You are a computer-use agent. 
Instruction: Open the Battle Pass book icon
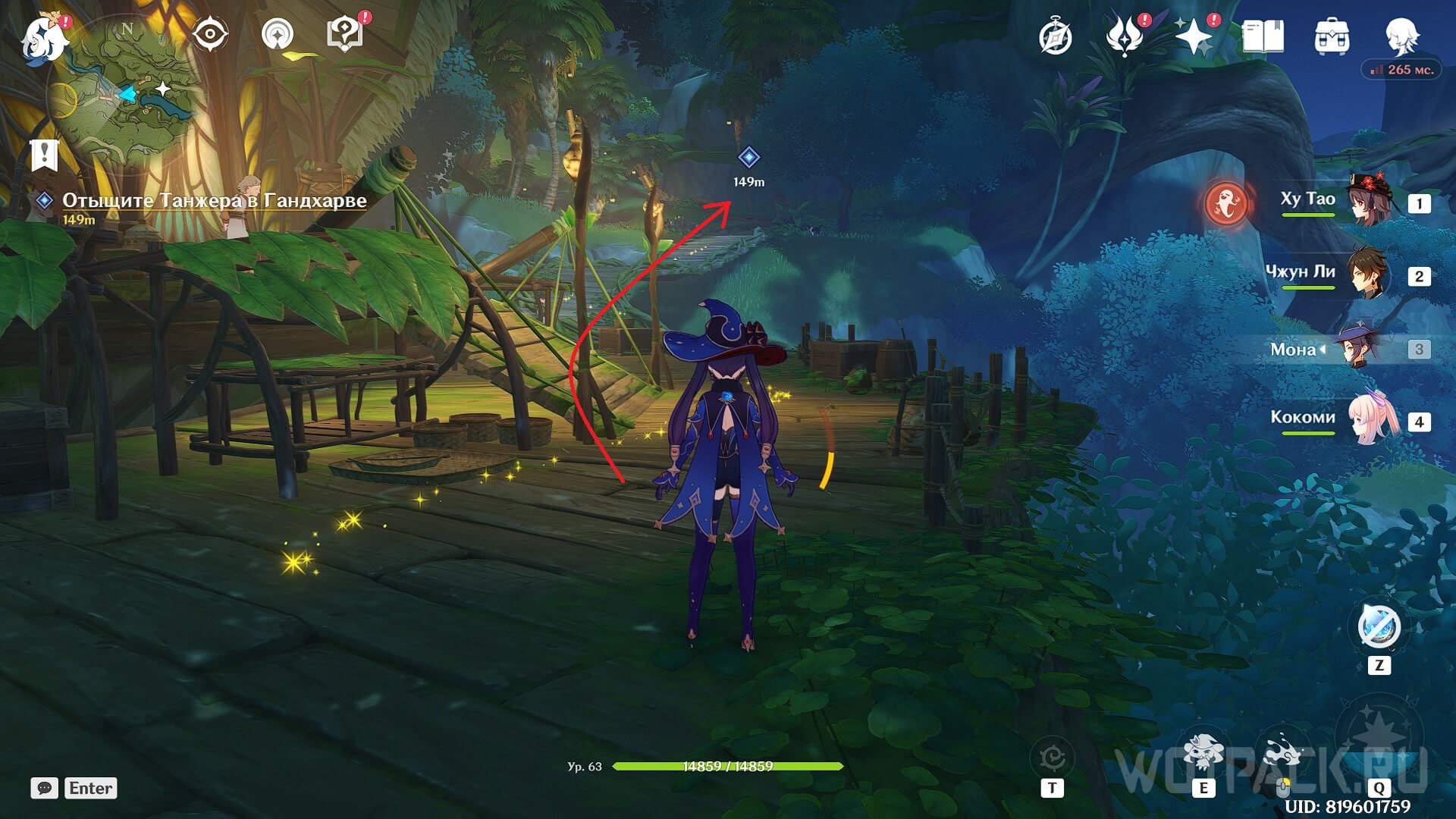(1263, 36)
